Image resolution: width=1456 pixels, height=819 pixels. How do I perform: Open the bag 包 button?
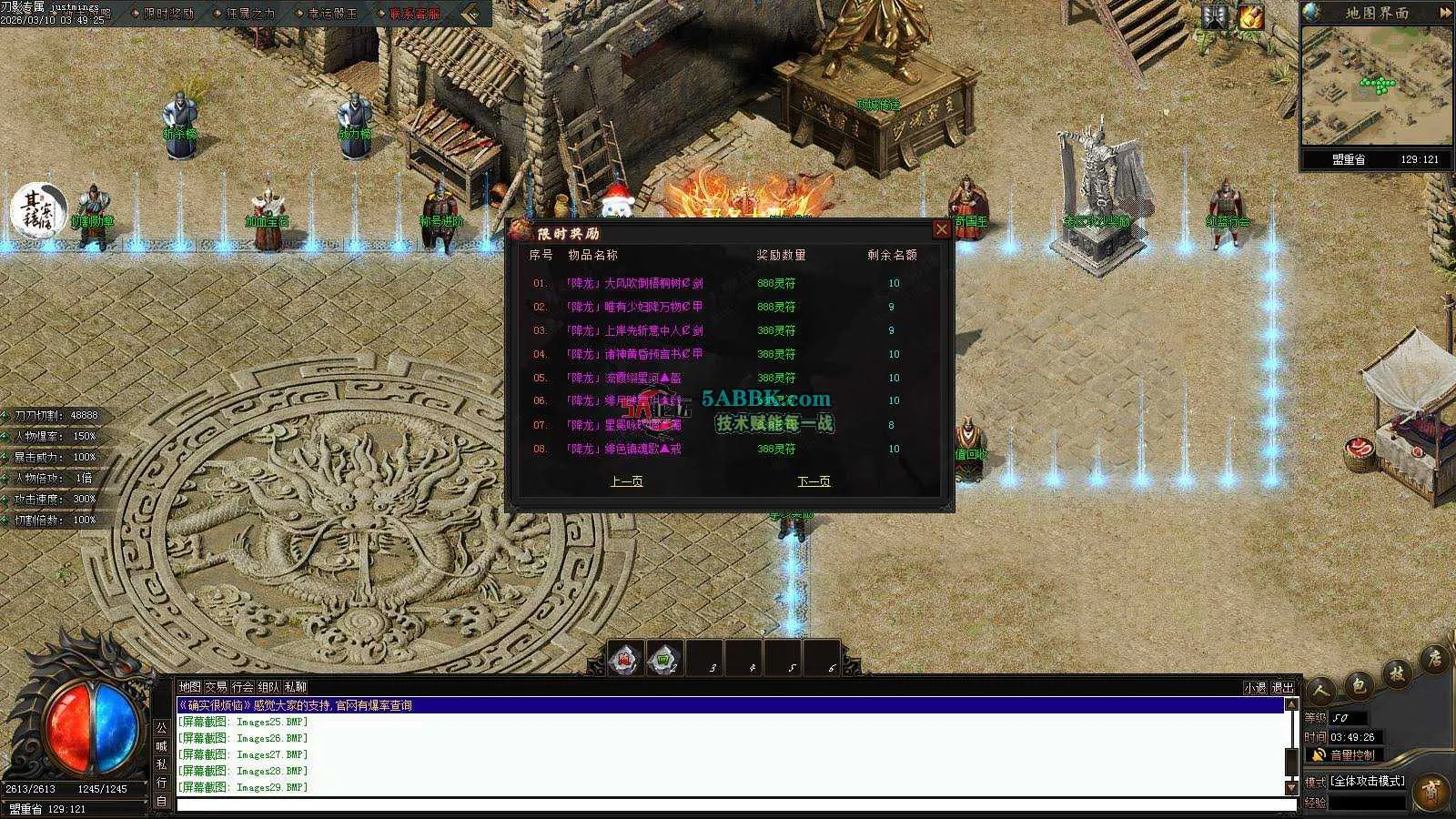[x=1360, y=682]
